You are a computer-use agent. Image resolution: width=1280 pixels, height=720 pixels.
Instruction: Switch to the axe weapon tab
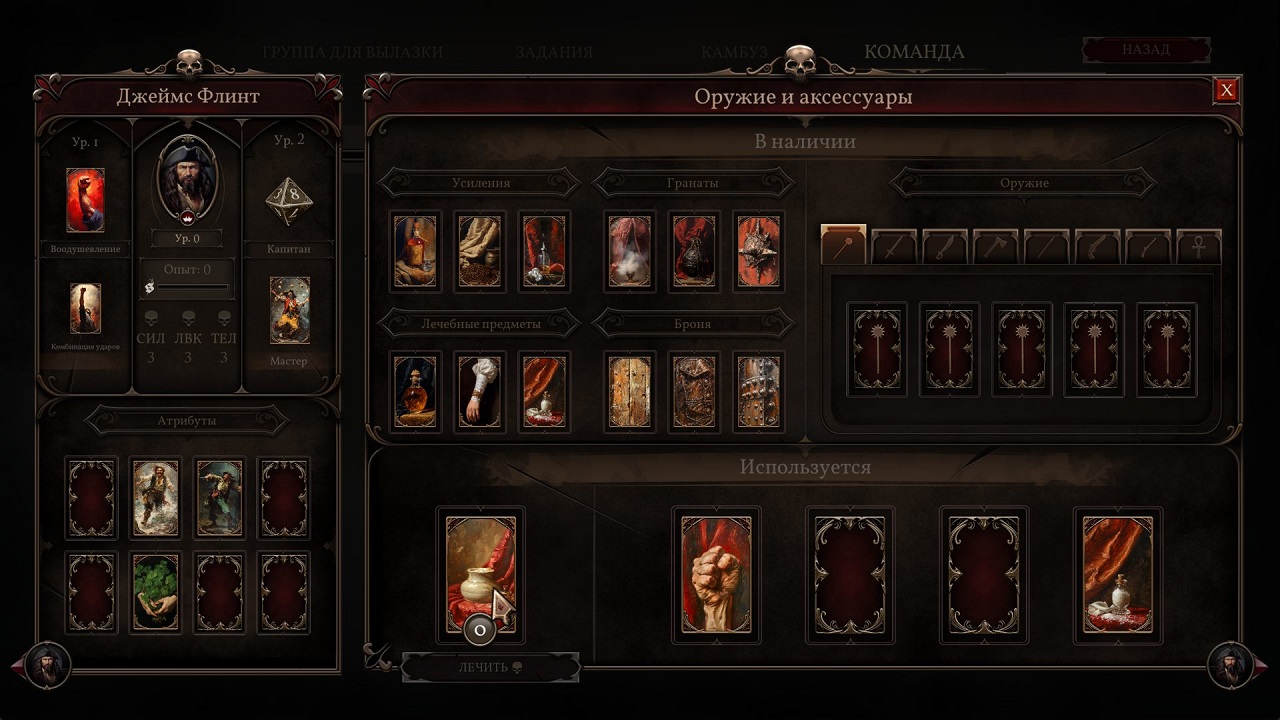[996, 247]
